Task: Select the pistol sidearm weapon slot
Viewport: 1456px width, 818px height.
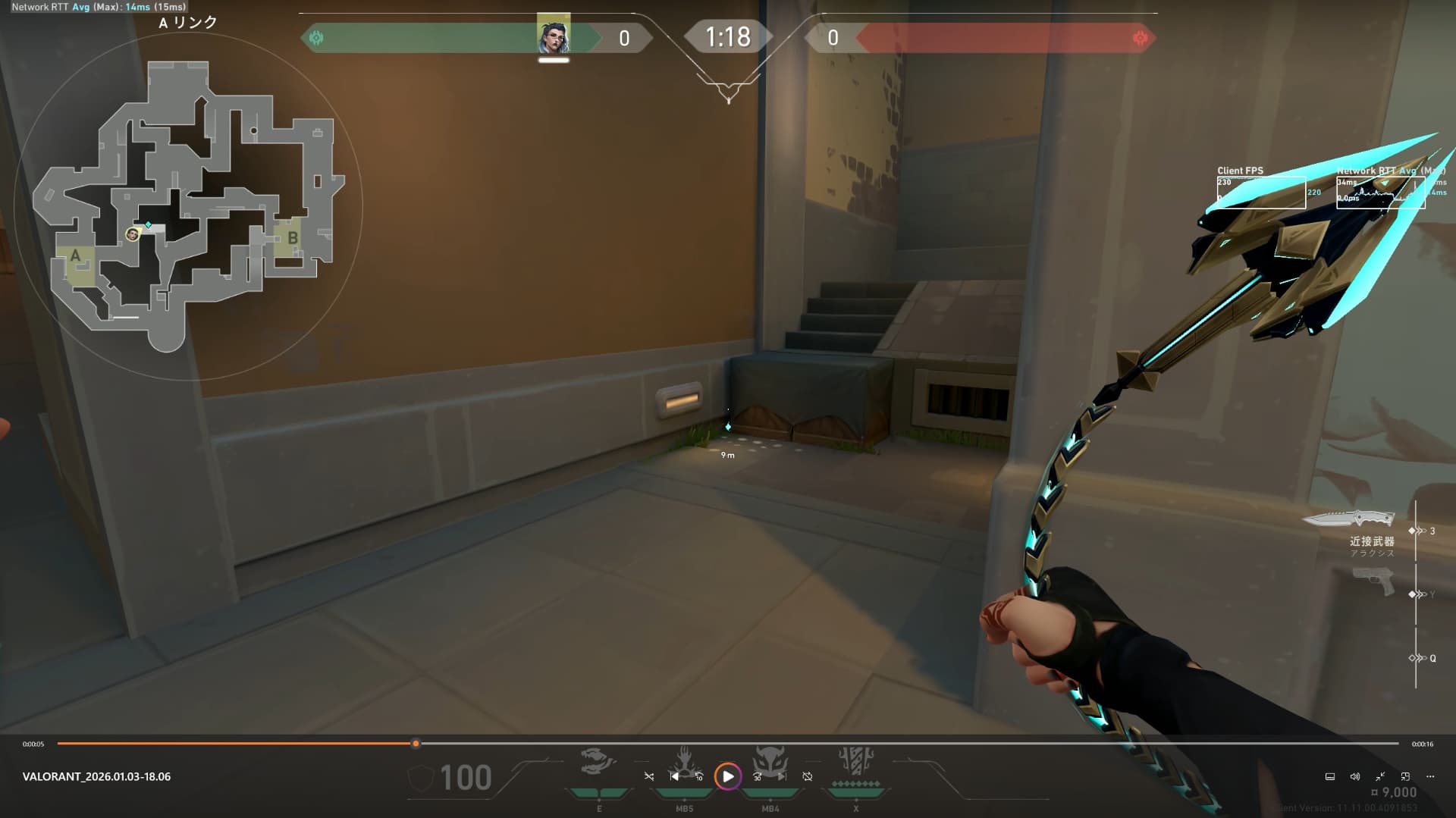Action: point(1373,582)
